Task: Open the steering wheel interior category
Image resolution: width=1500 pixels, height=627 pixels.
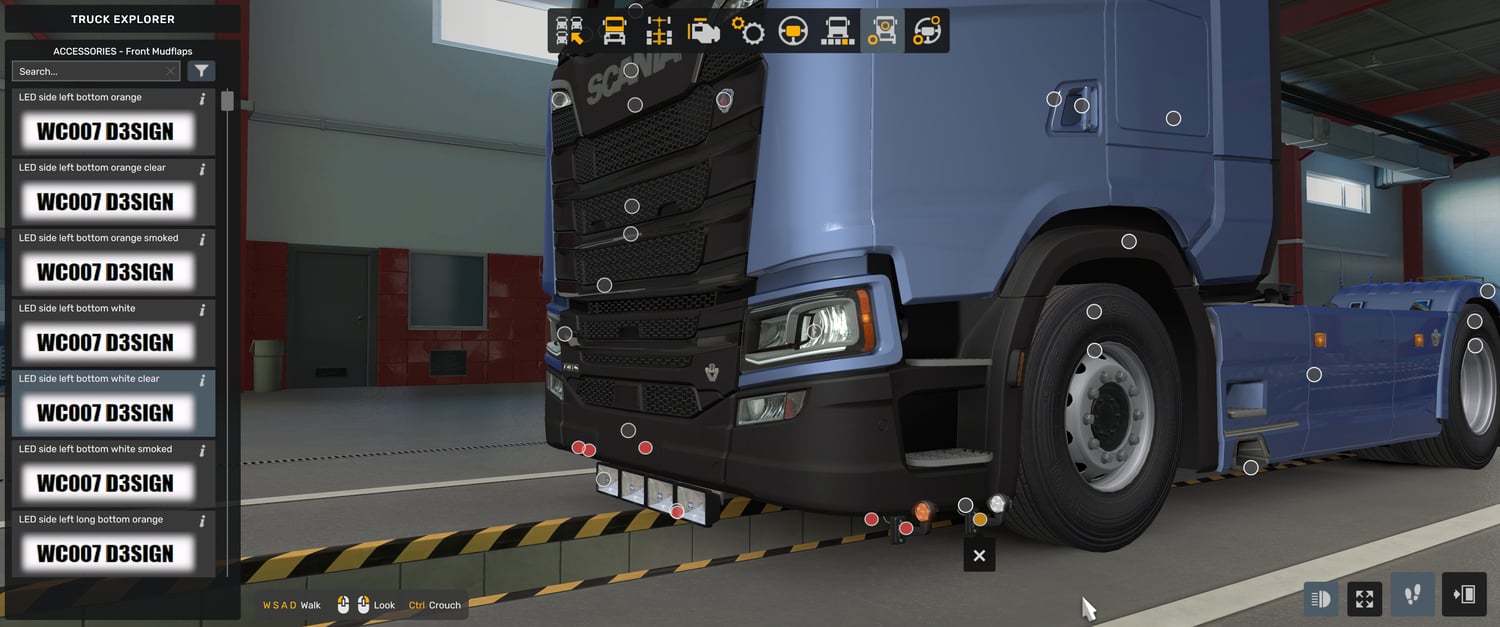Action: (793, 31)
